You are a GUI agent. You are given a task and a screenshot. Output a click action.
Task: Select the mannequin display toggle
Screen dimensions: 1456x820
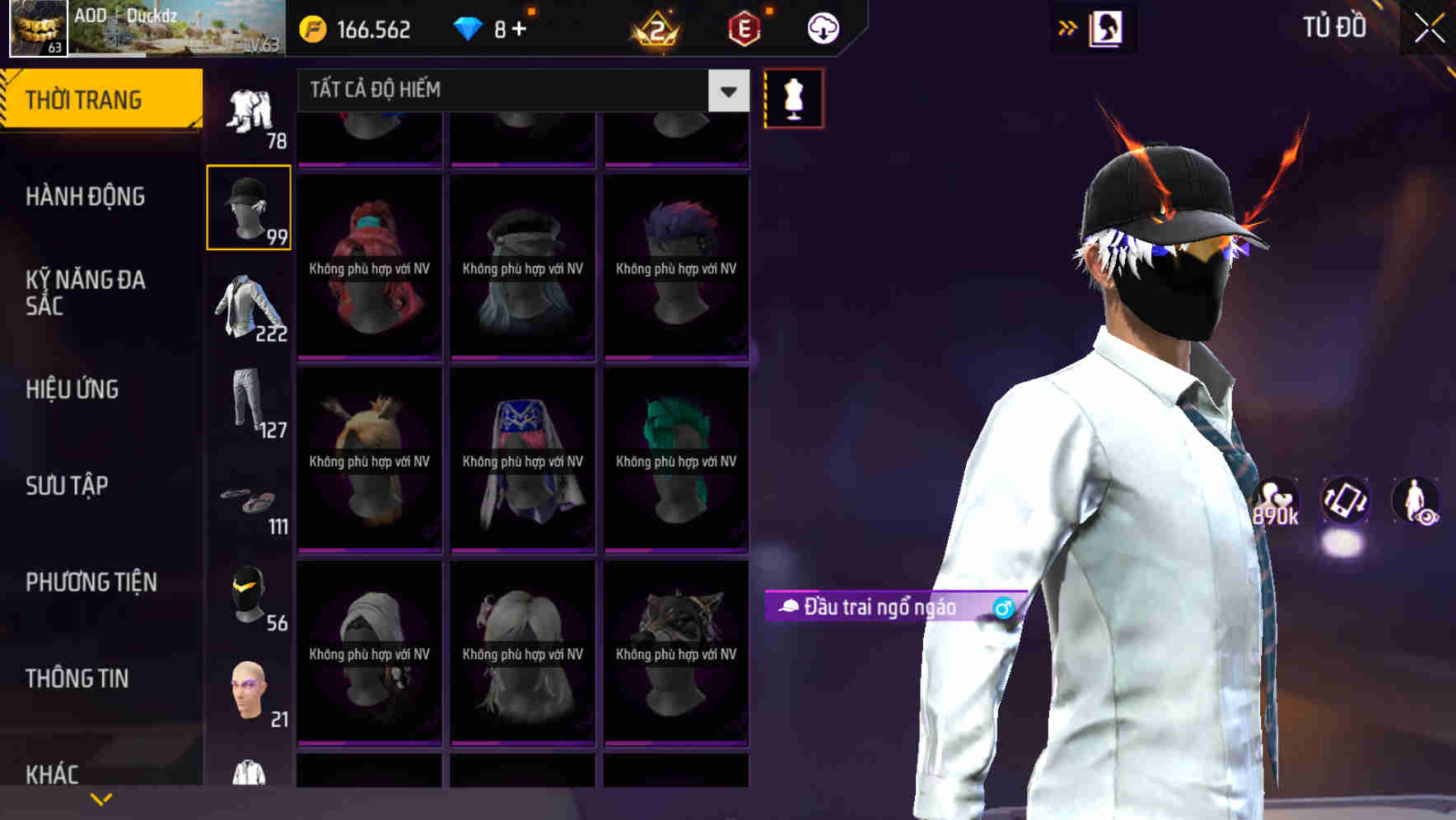793,97
